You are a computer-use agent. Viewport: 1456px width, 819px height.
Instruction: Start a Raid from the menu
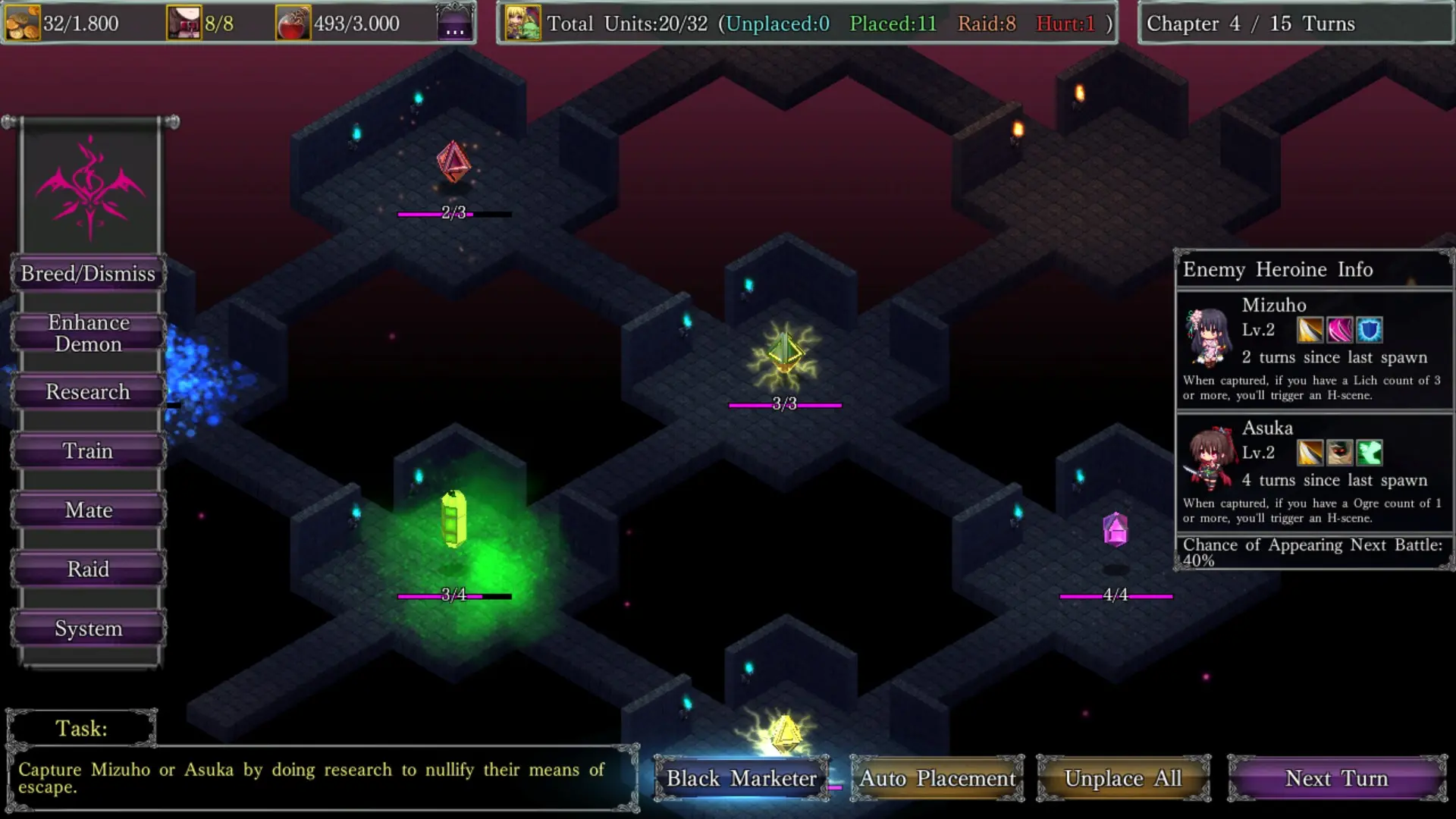(88, 570)
